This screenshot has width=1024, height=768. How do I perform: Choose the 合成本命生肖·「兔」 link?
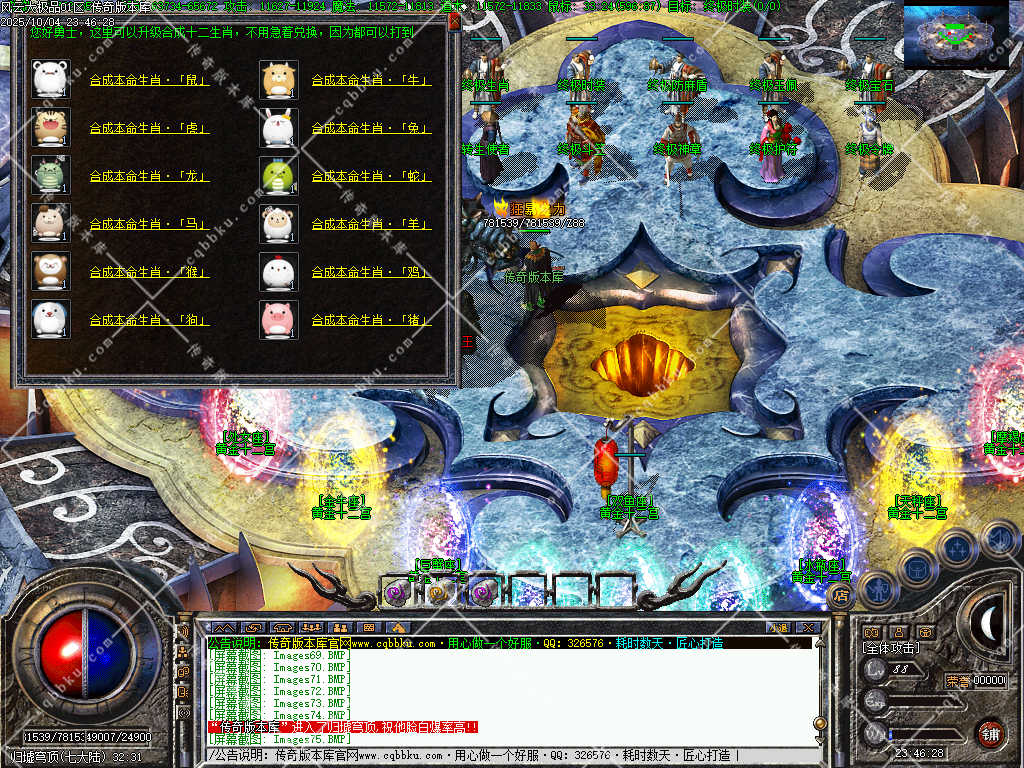pos(371,128)
